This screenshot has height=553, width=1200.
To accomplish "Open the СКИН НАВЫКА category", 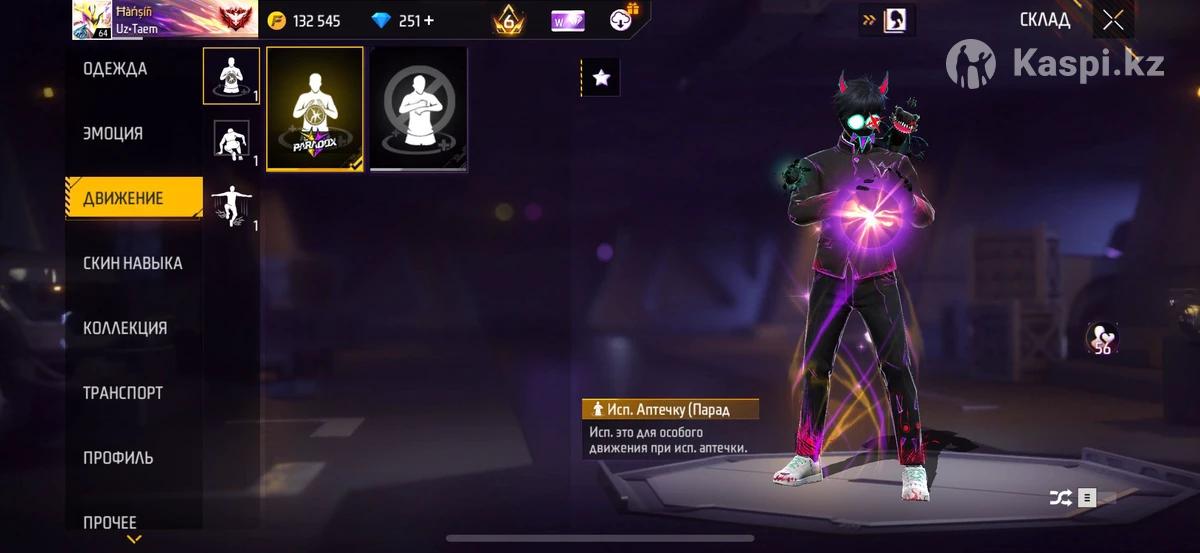I will 132,263.
